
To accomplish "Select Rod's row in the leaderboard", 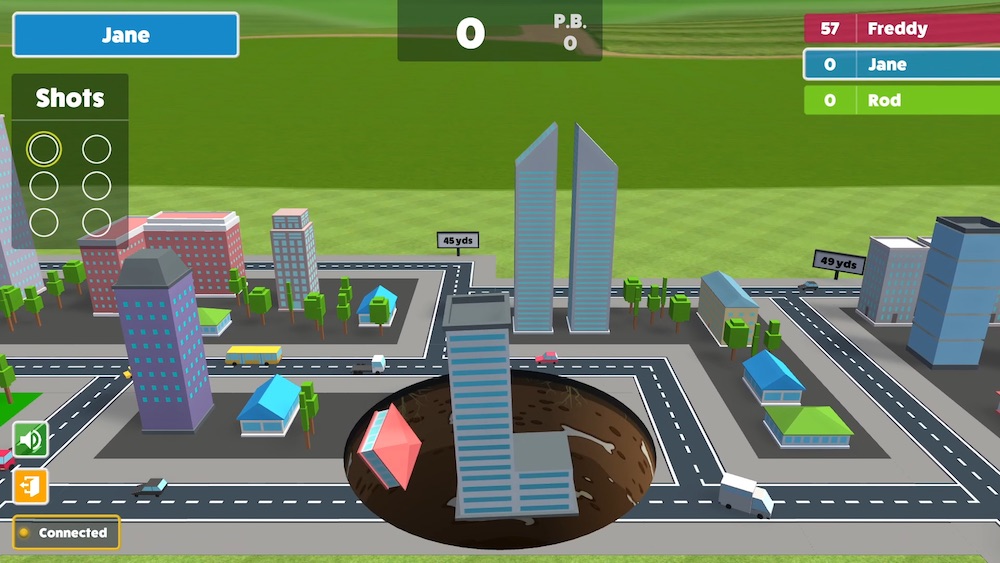I will tap(901, 100).
